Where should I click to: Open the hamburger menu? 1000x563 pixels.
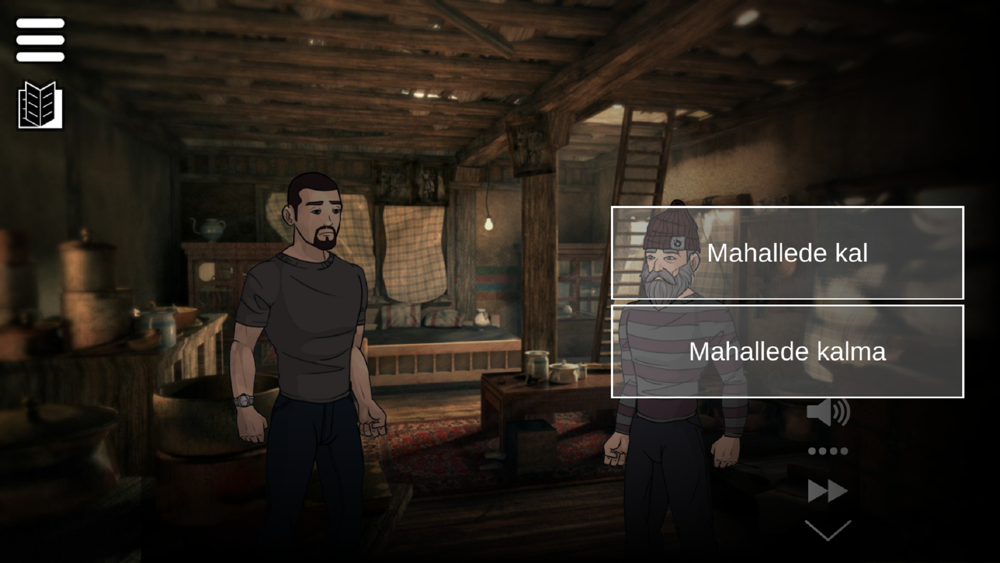[x=40, y=40]
